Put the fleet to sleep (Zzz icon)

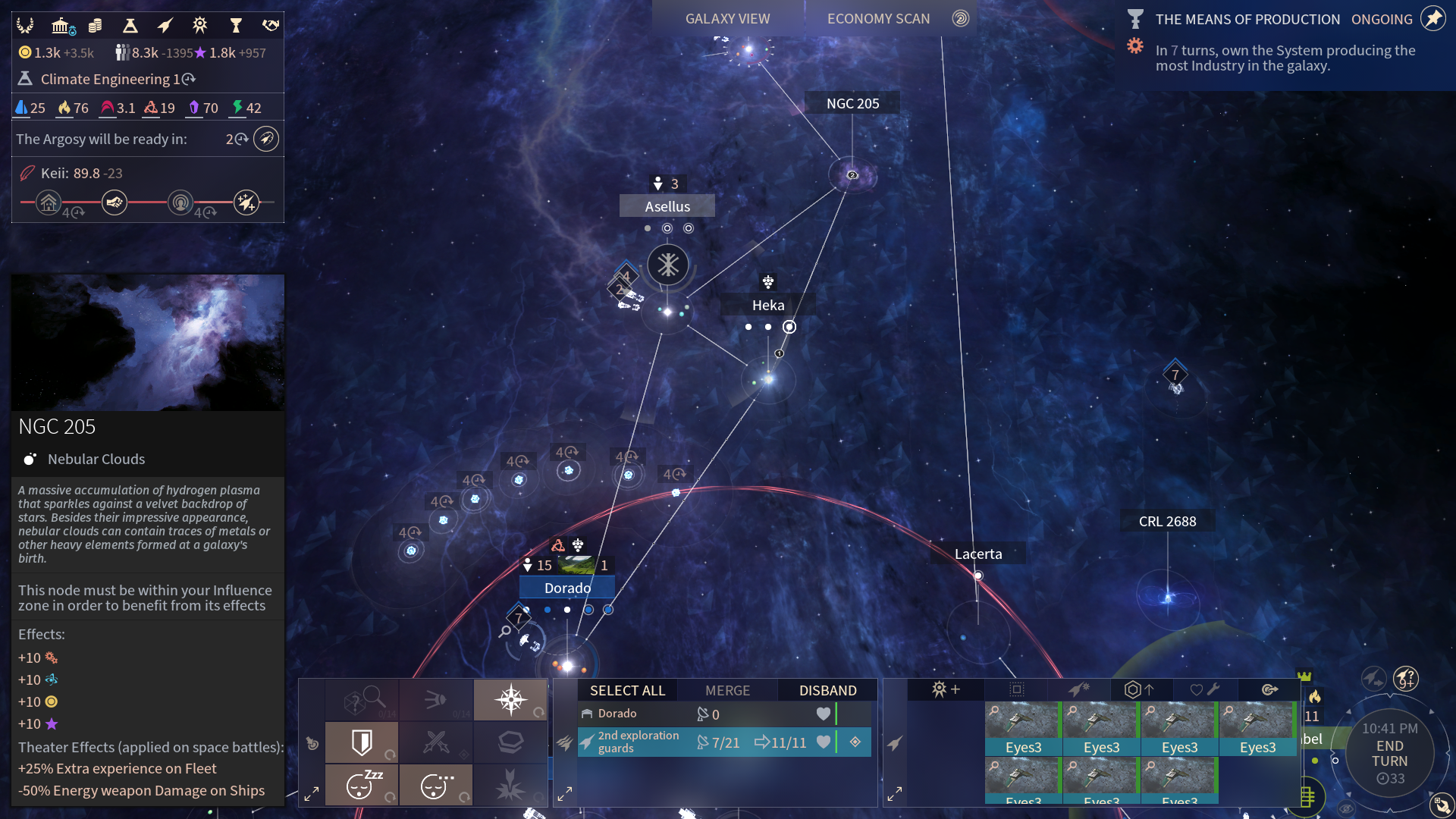click(x=361, y=785)
